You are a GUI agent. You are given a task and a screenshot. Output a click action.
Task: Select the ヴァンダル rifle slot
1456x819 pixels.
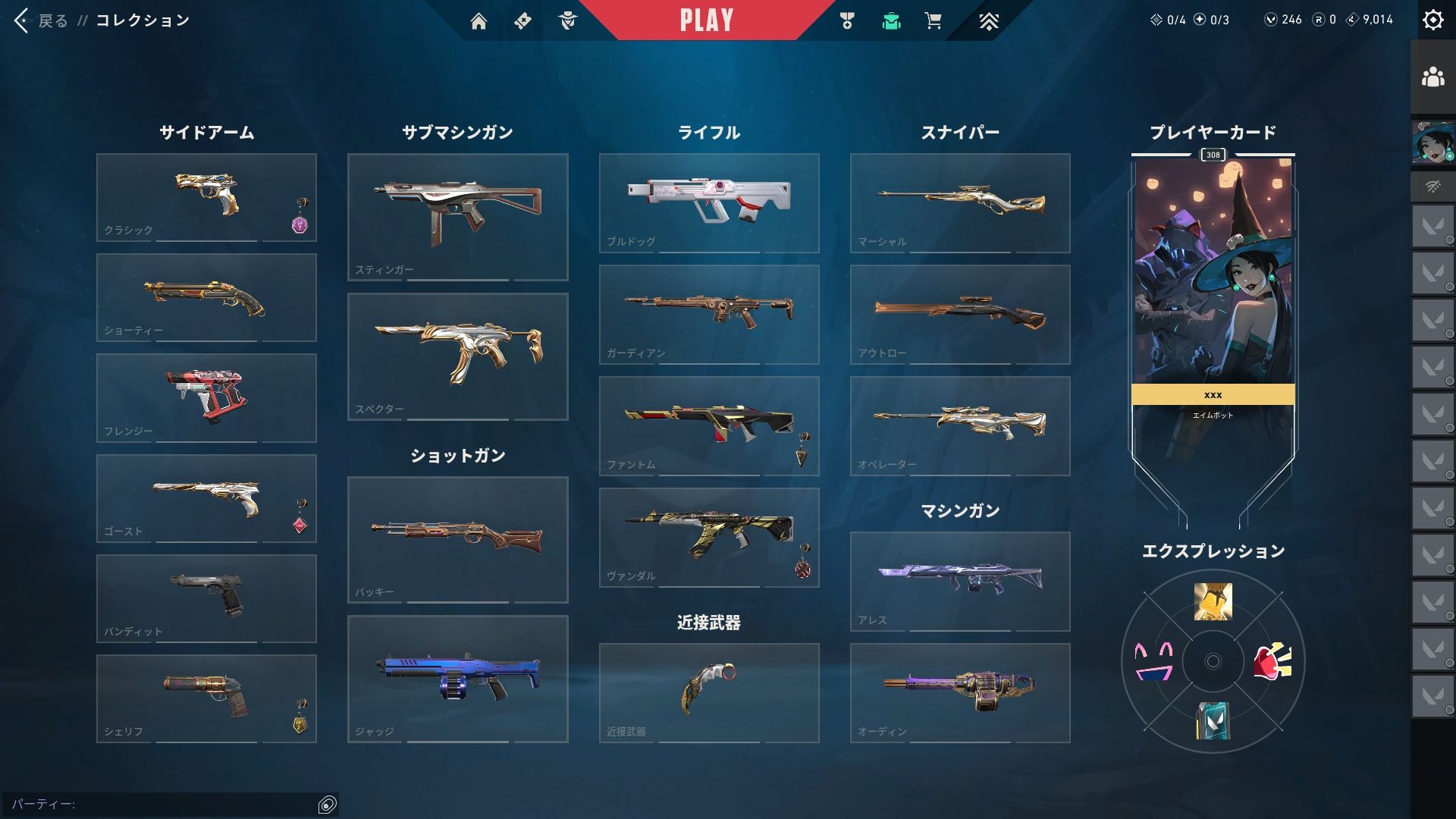[x=709, y=537]
